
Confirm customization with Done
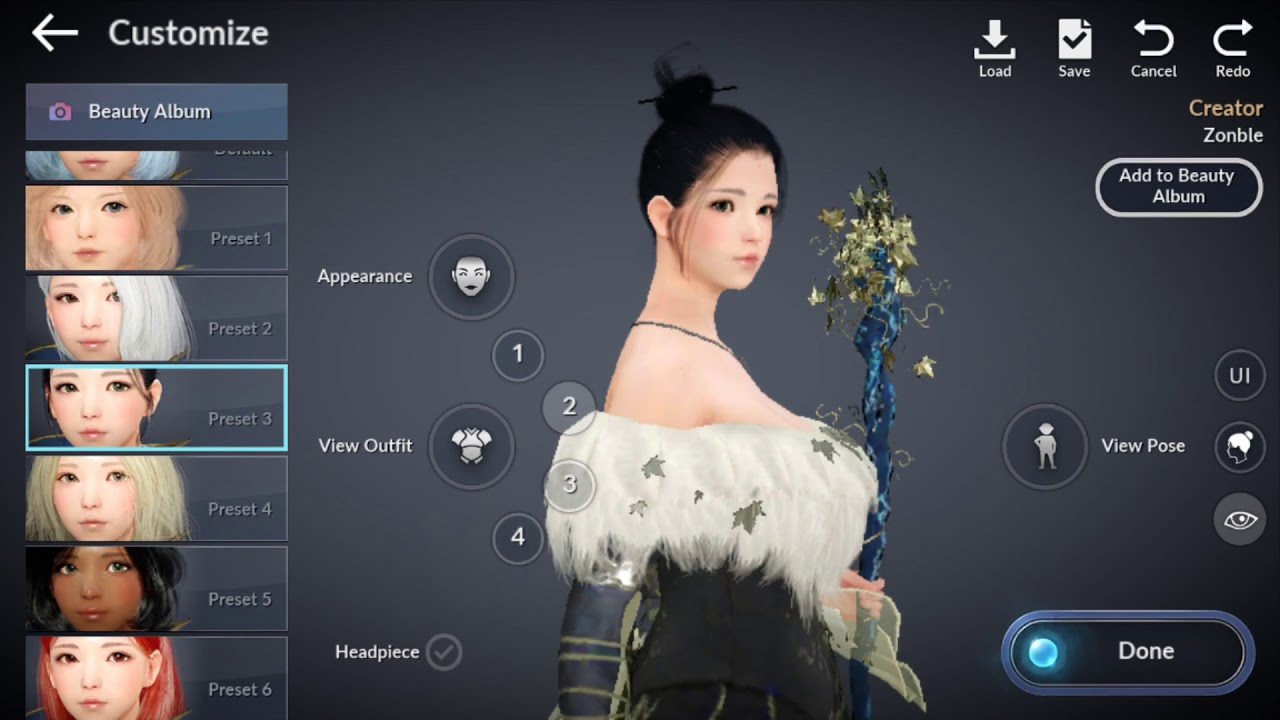click(x=1127, y=652)
